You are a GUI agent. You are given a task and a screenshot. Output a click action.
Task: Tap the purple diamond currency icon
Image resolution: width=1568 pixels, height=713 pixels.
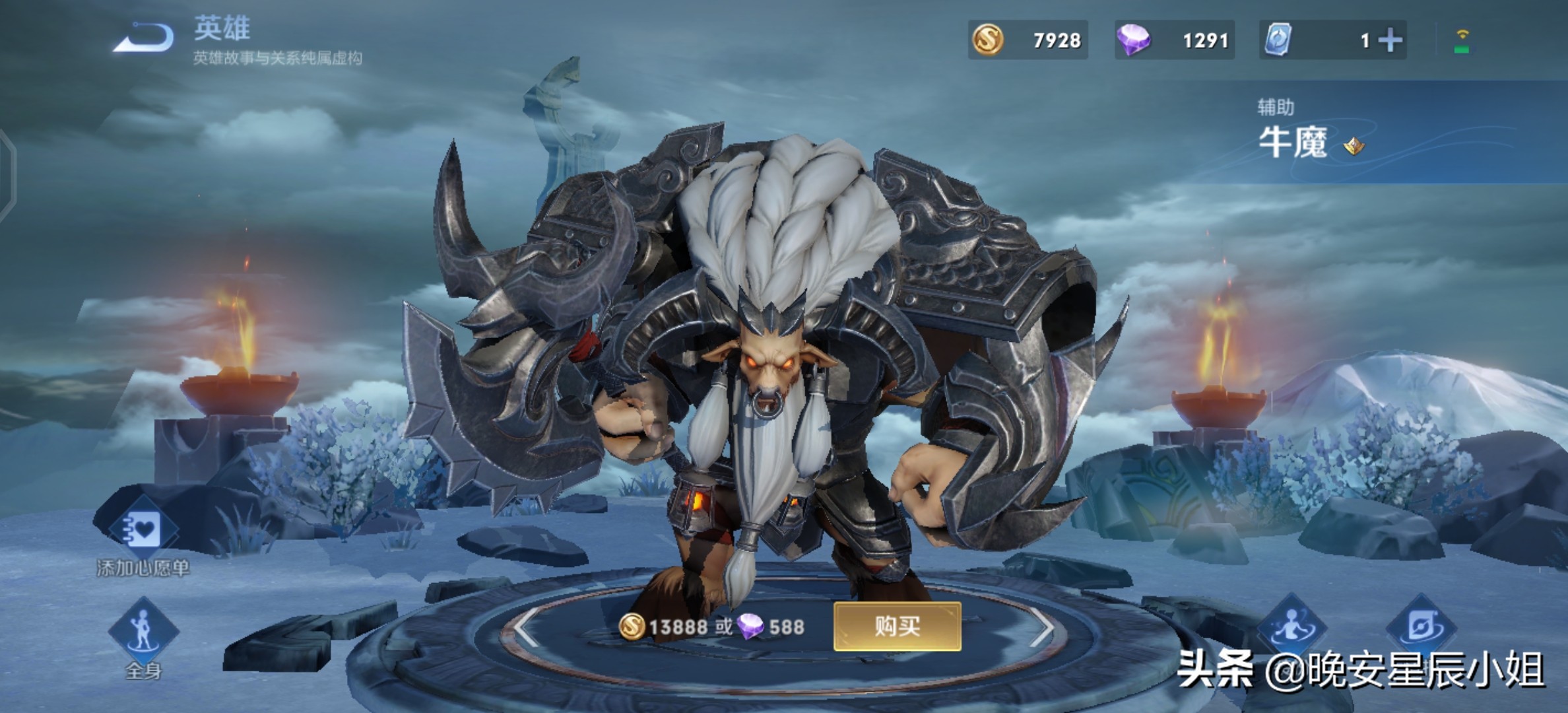[1133, 40]
